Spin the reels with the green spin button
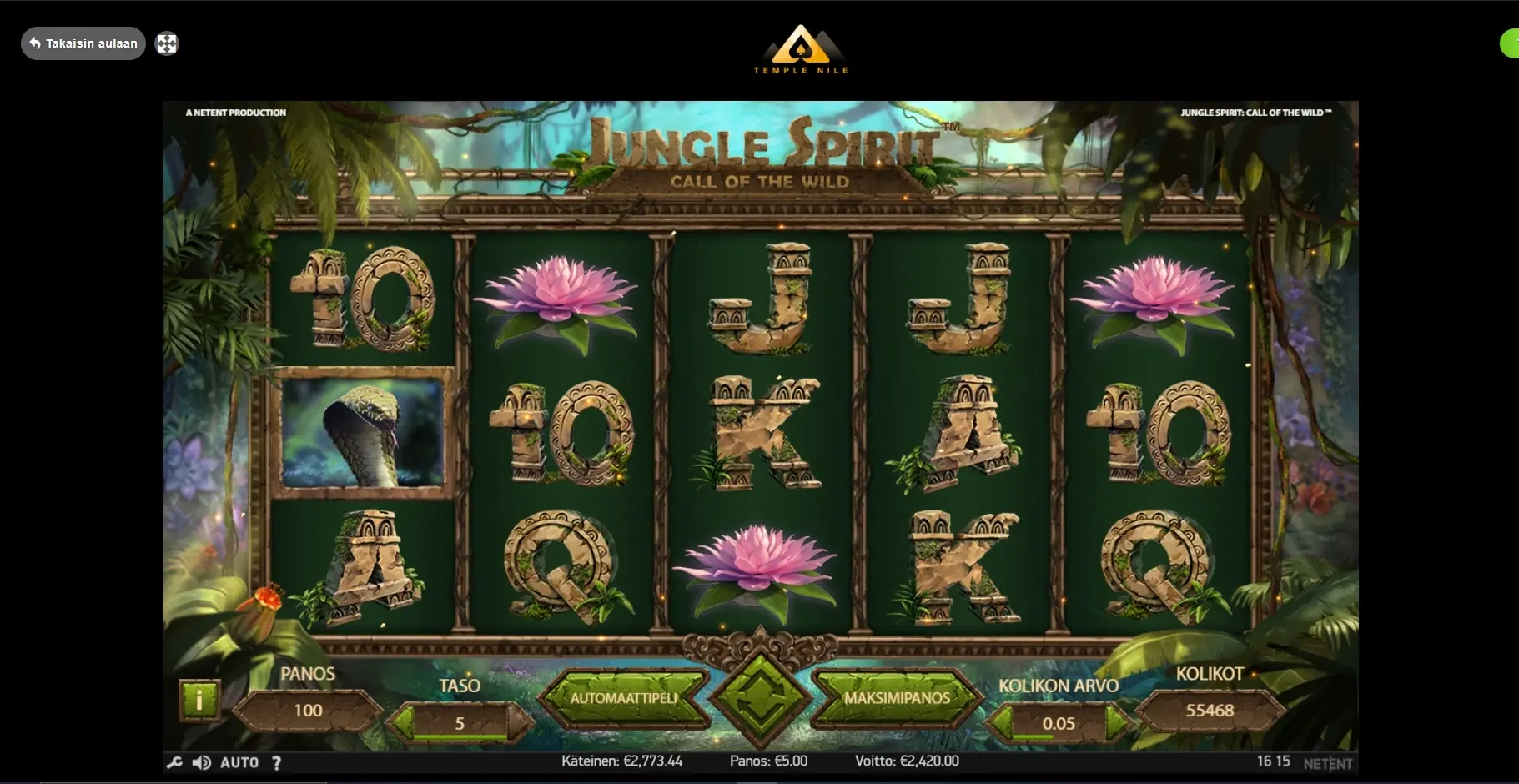Screen dimensions: 1519x784 (760, 699)
